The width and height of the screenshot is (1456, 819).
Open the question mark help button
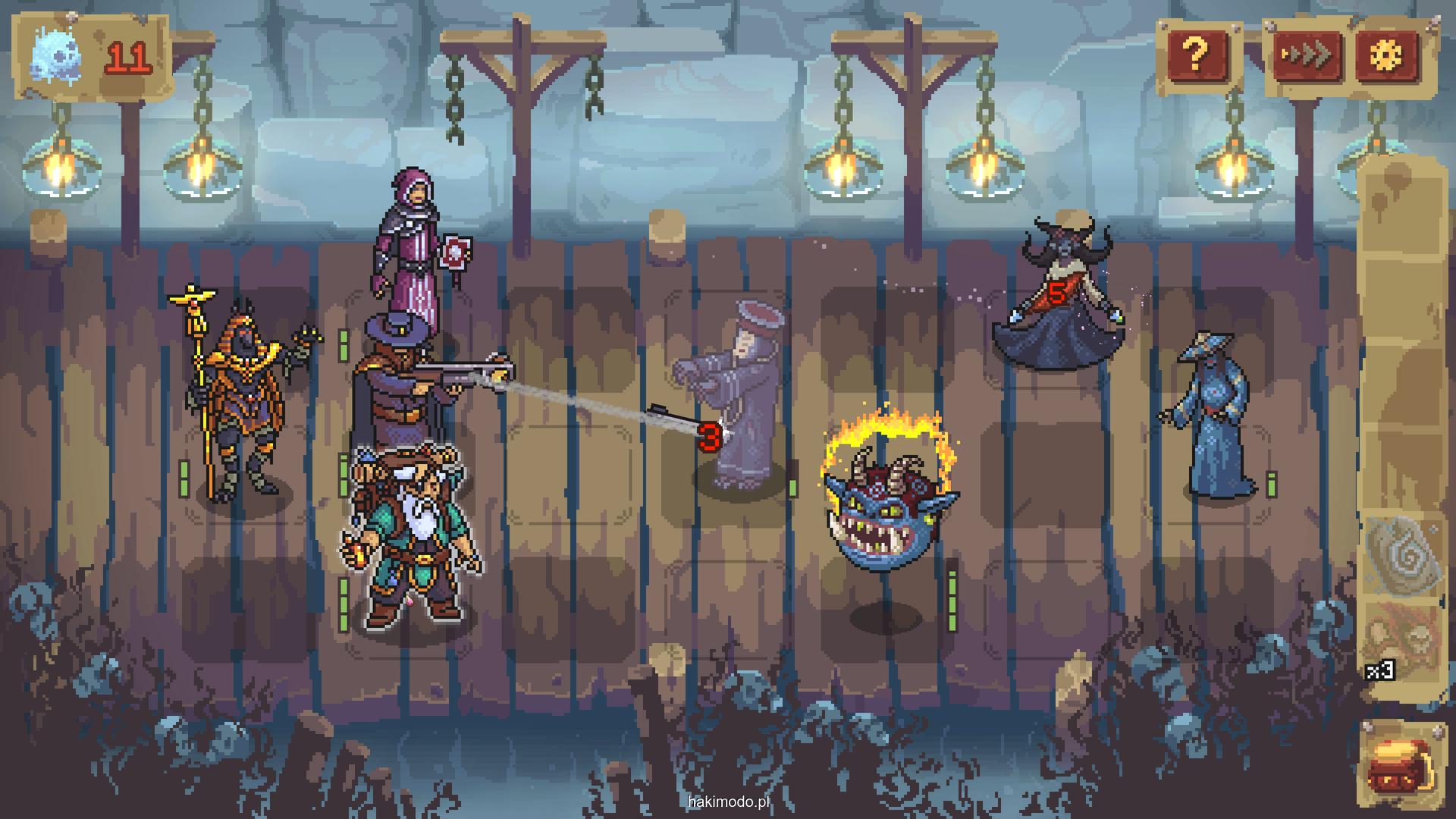tap(1197, 55)
